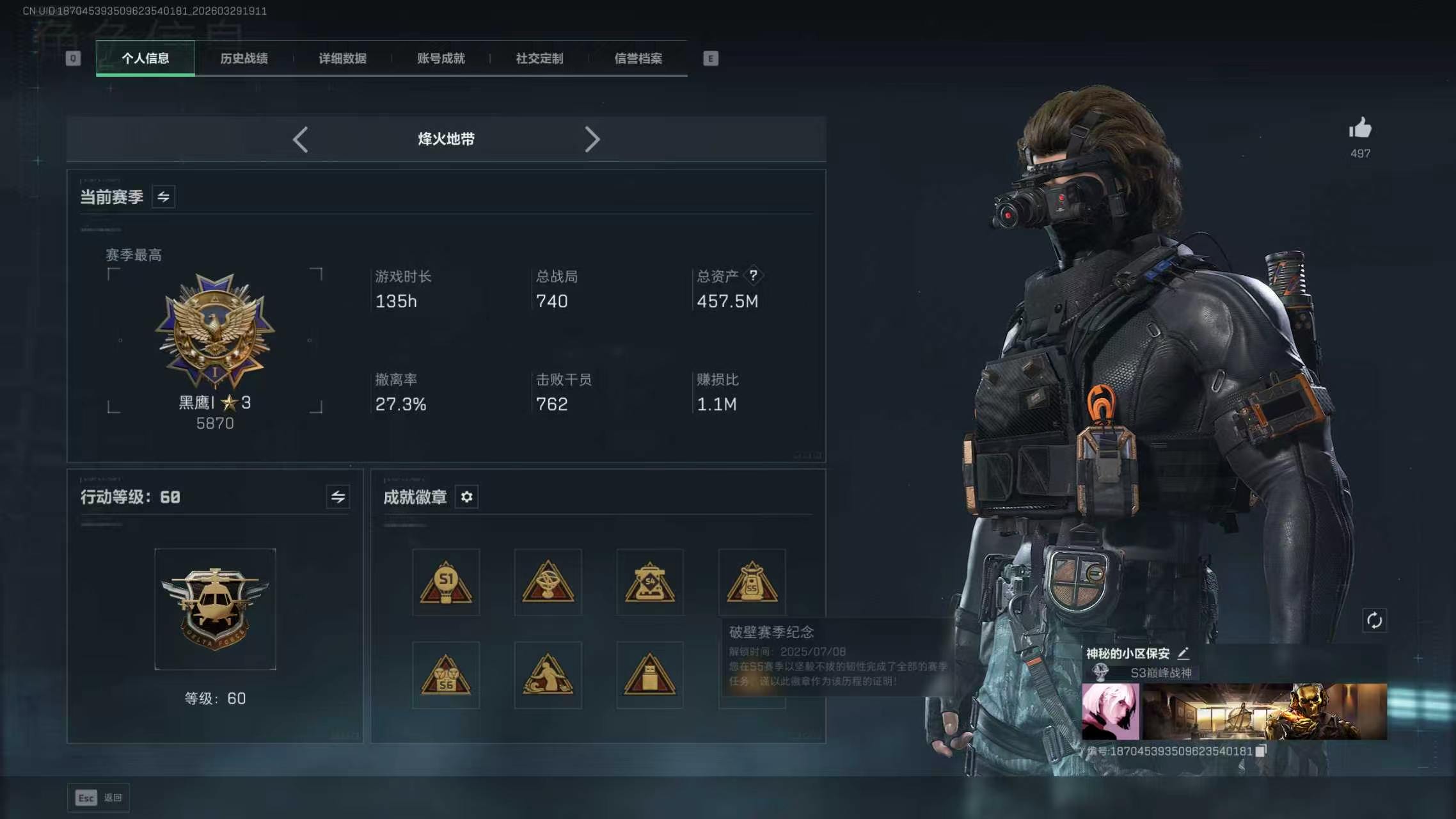Select the S1 achievement badge
The height and width of the screenshot is (819, 1456).
click(446, 582)
